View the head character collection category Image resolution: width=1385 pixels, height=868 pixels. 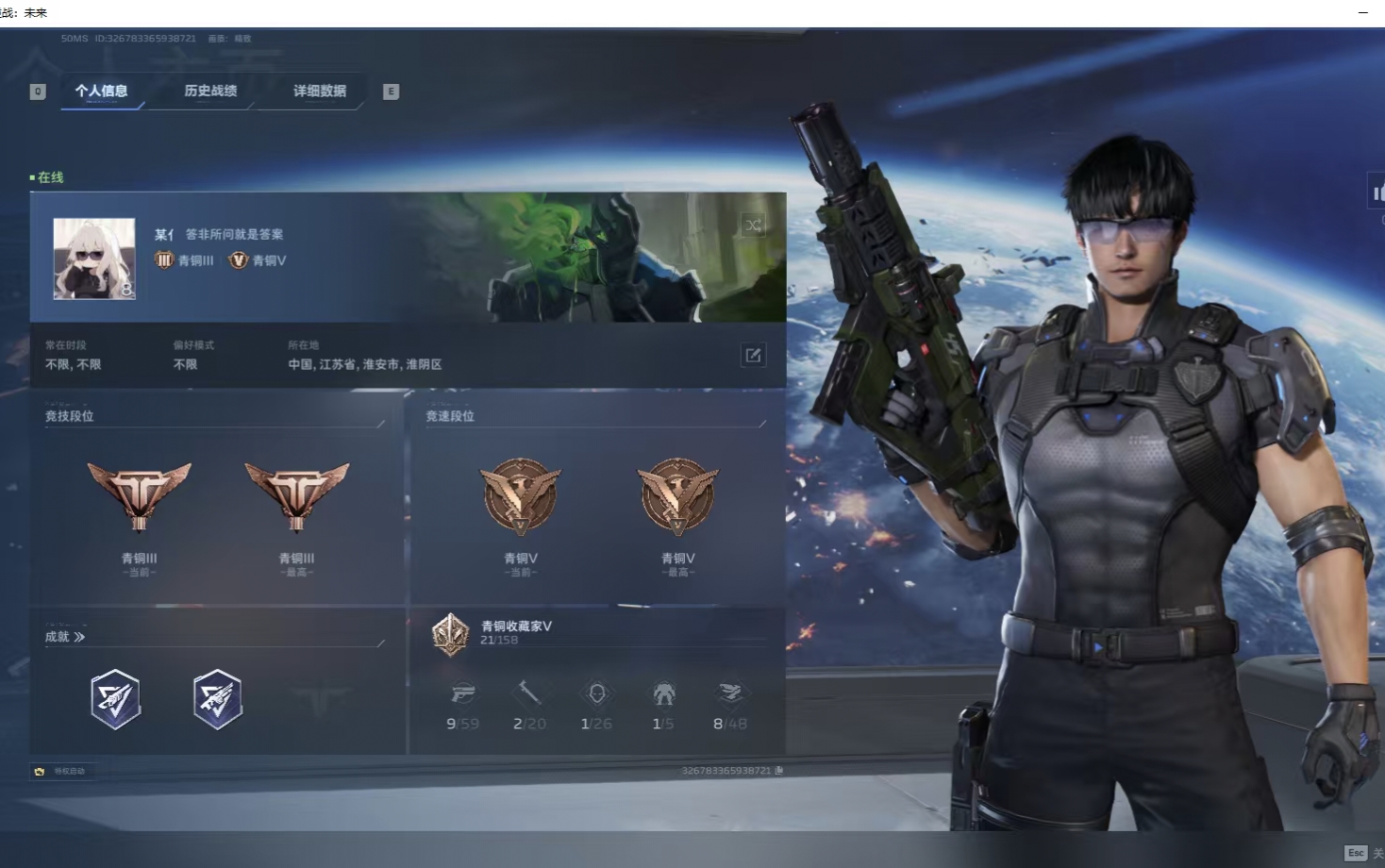[x=596, y=695]
